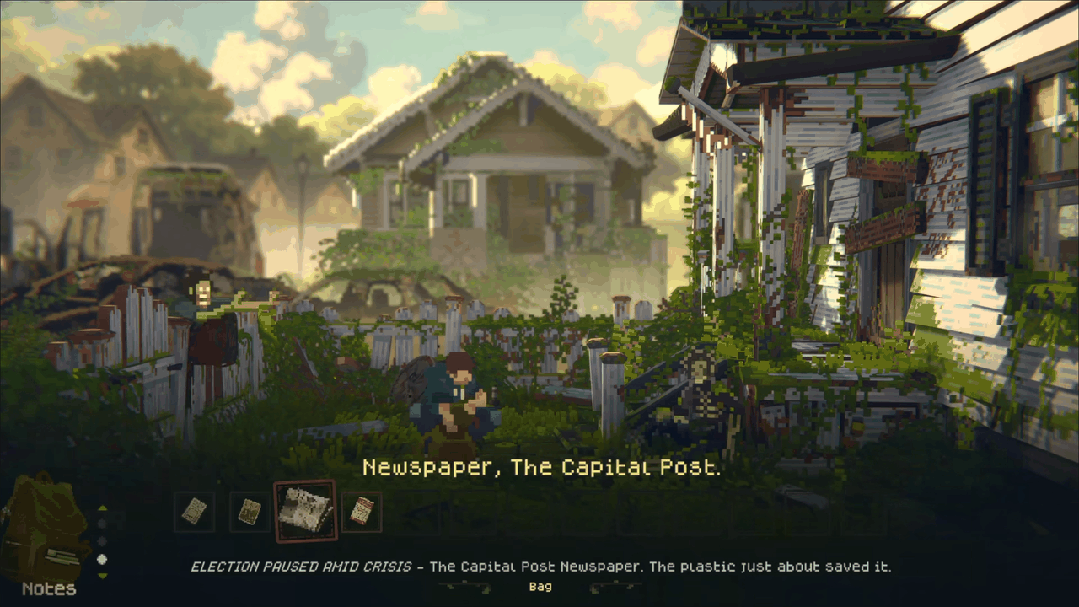Screen dimensions: 1079x607
Task: Click the up arrow above the category dots
Action: coord(101,508)
